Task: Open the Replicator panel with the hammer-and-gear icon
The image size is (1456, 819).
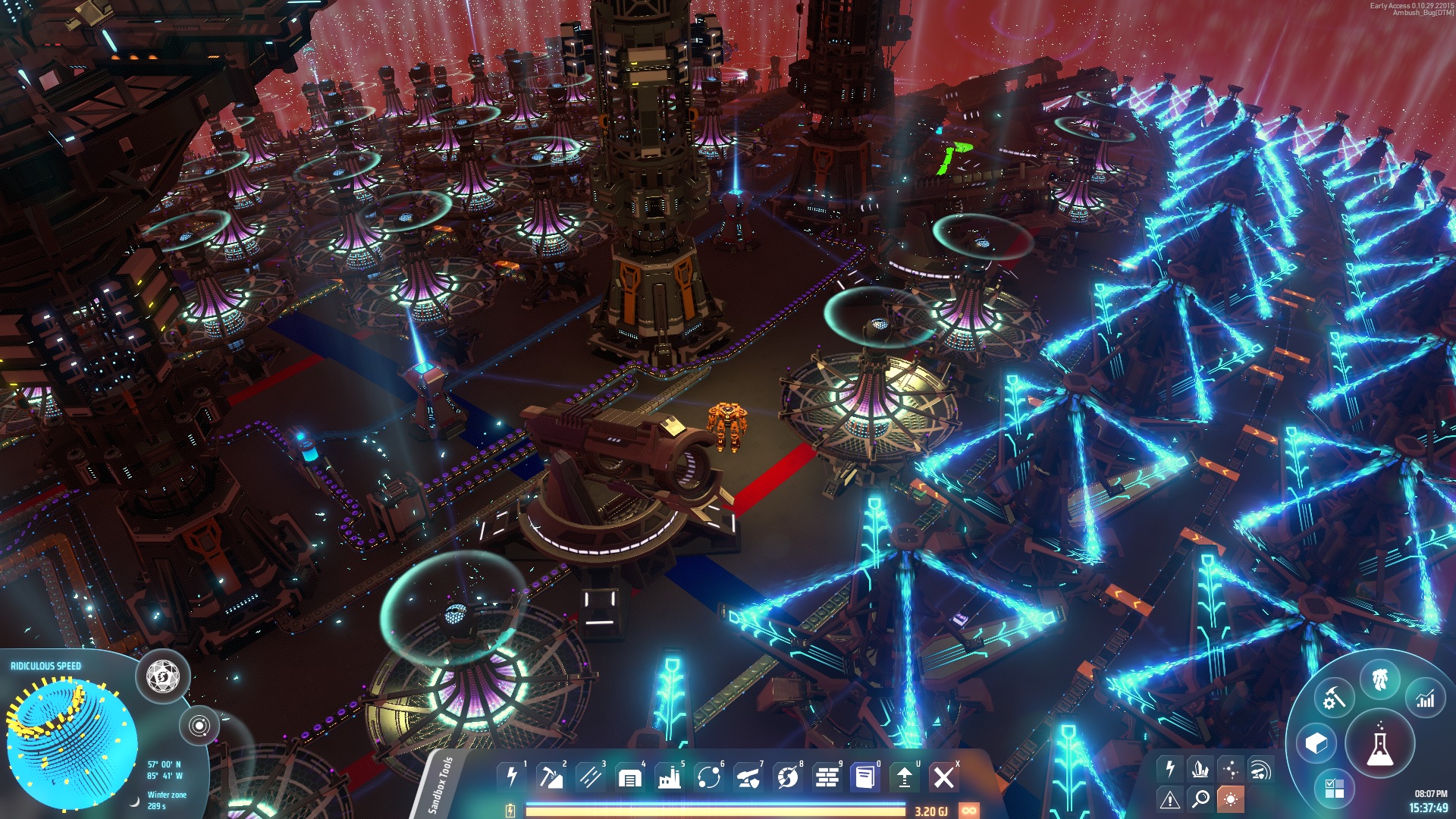Action: [1335, 697]
